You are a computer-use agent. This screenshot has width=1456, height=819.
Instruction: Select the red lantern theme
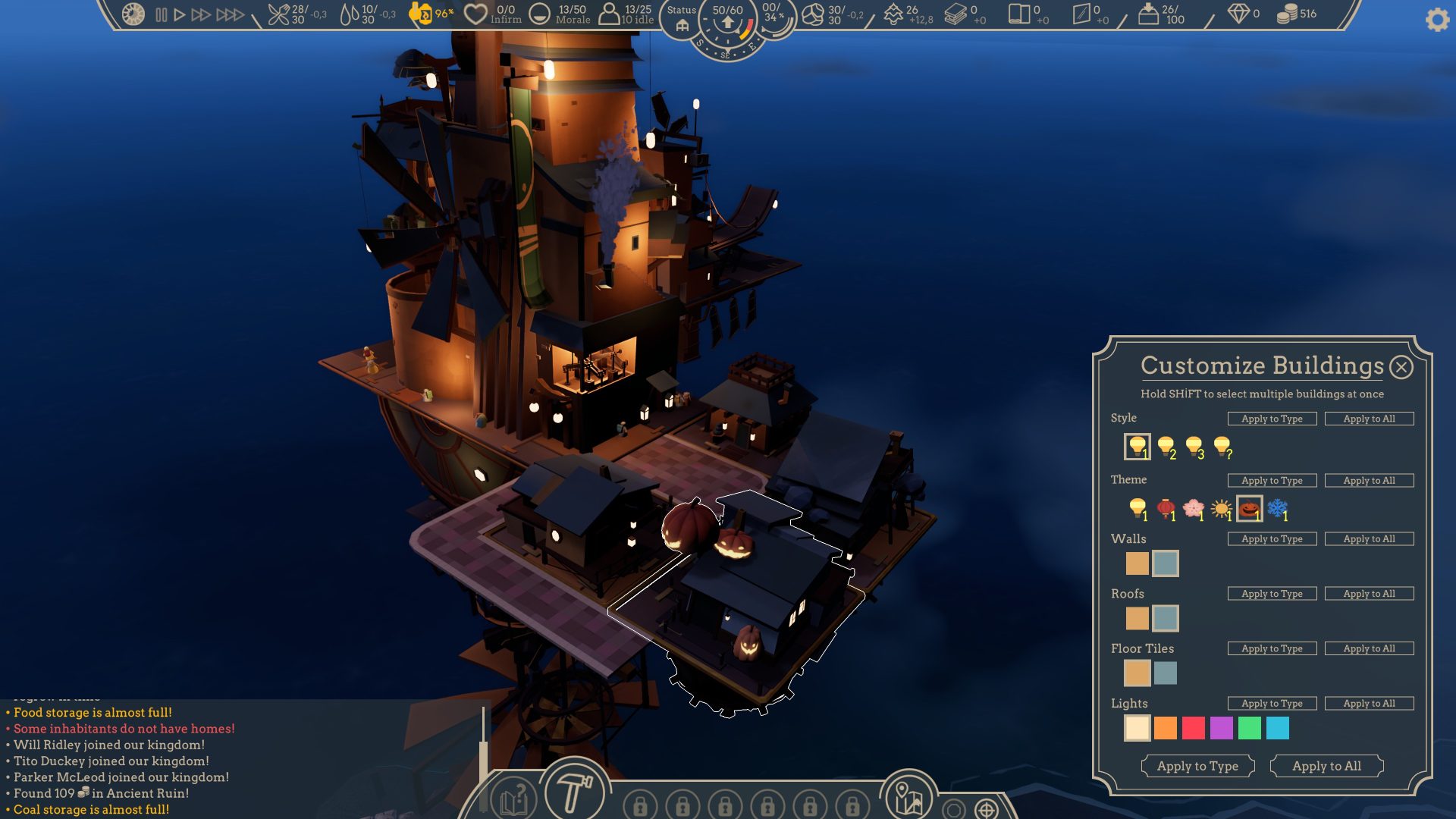click(x=1166, y=509)
